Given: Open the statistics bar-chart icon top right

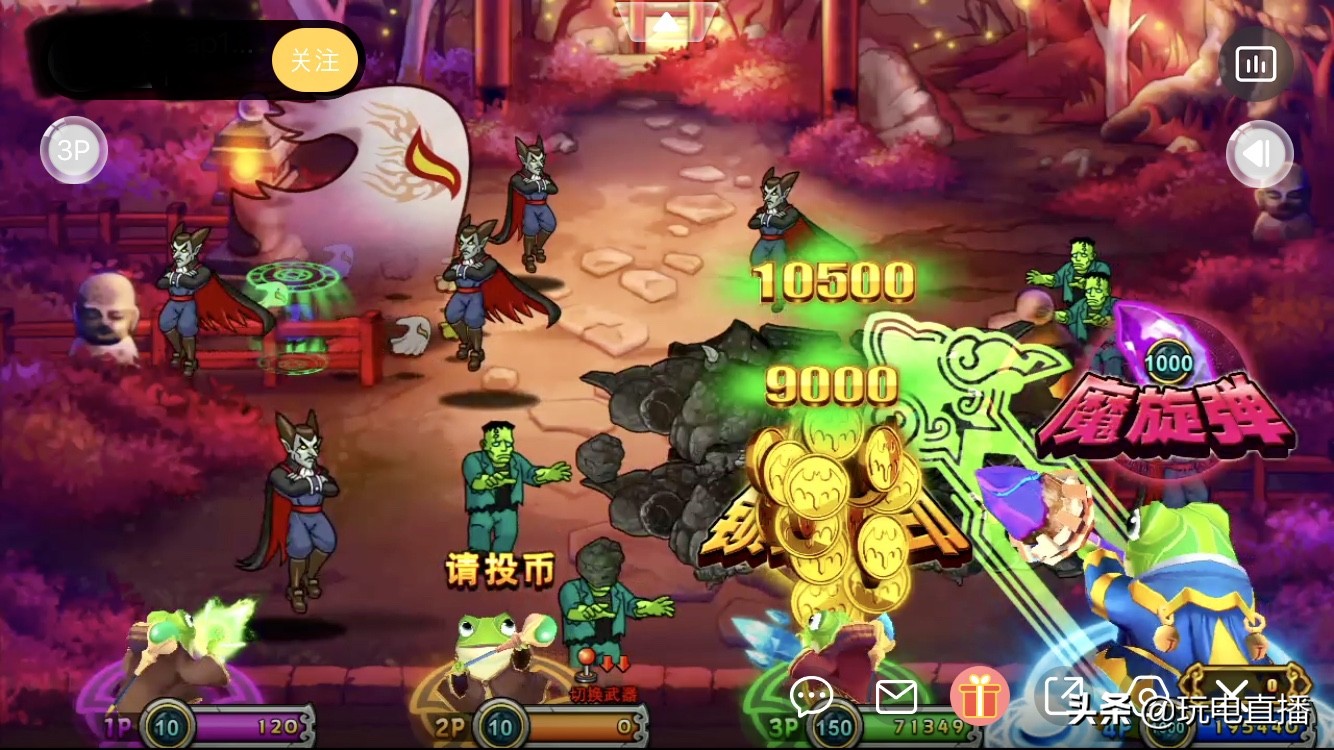Looking at the screenshot, I should [1256, 62].
